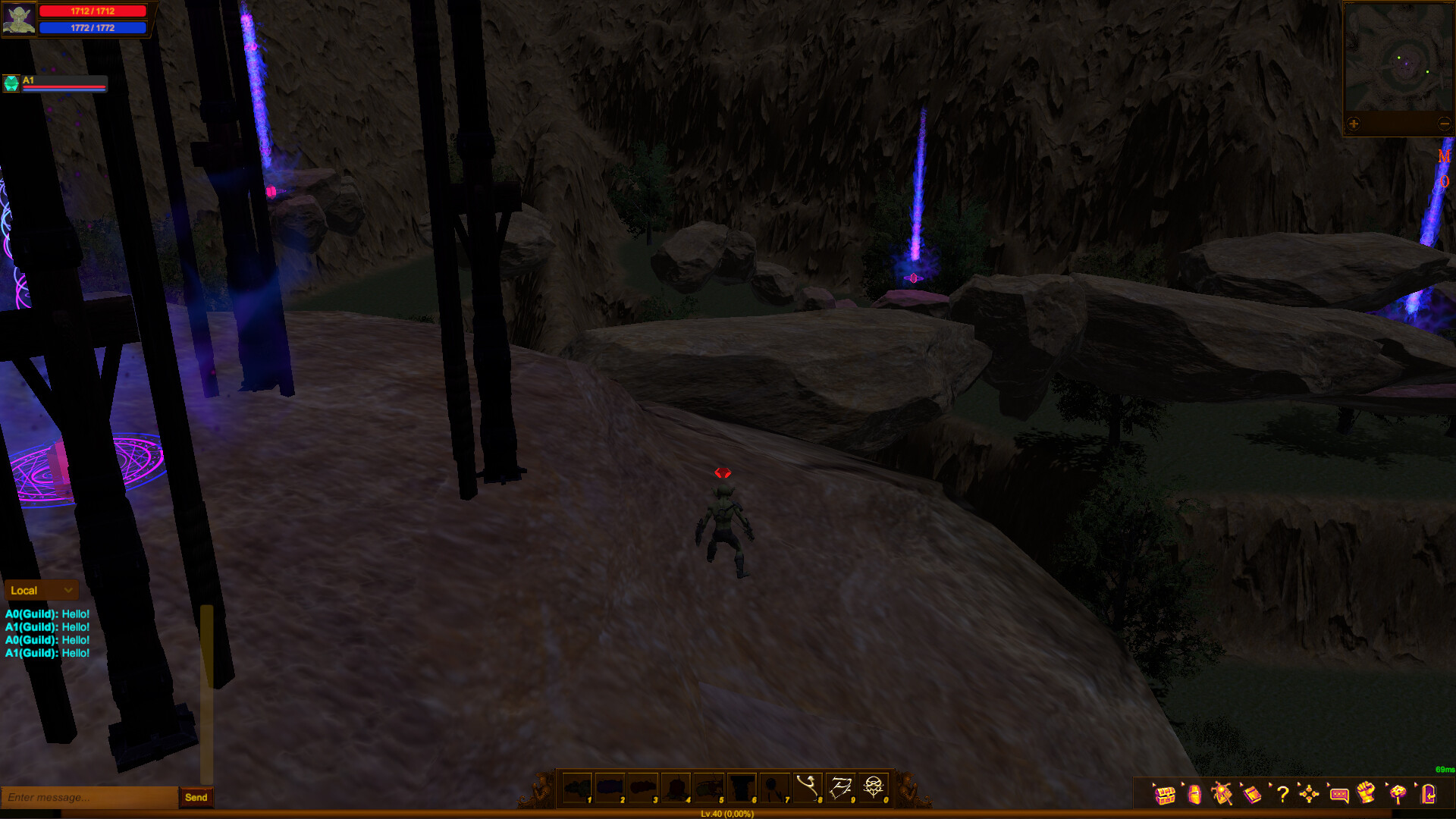Viewport: 1456px width, 819px height.
Task: Open the movement arrows navigation icon
Action: [1310, 795]
